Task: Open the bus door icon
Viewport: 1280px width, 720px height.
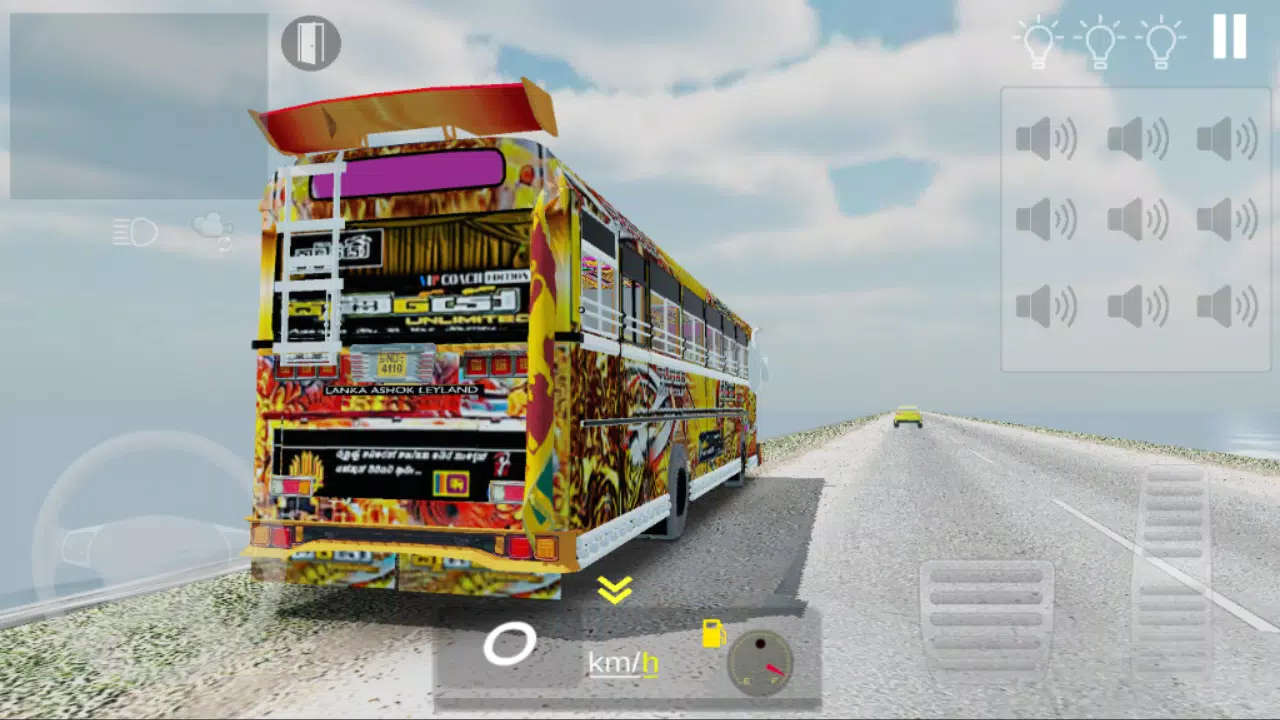Action: [x=311, y=44]
